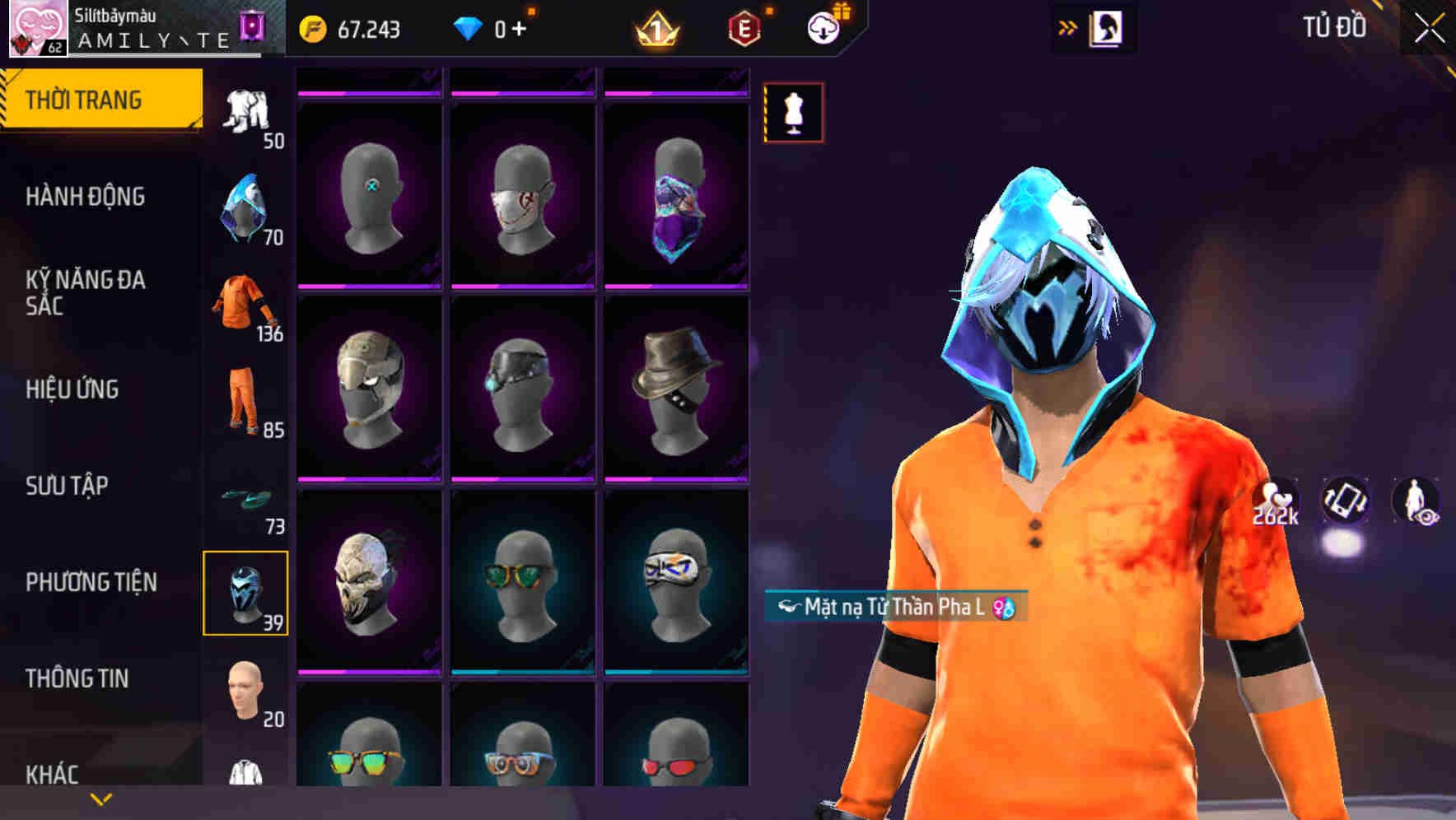Select the rotate device icon near 262k
This screenshot has height=820, width=1456.
coord(1343,501)
